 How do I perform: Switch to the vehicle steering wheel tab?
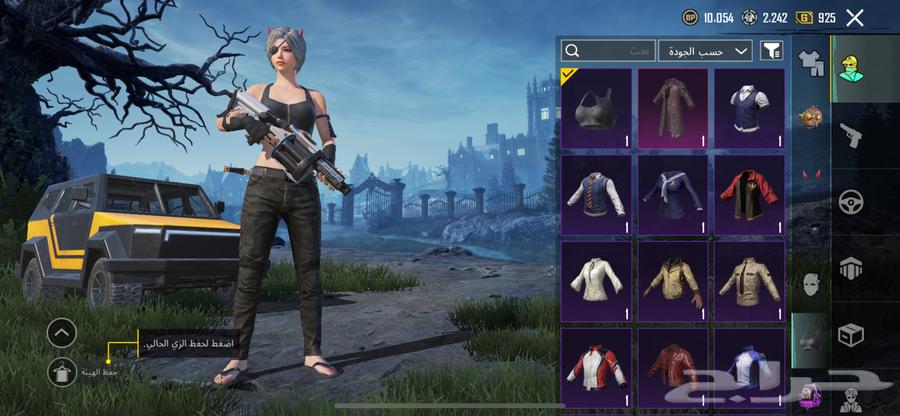pyautogui.click(x=852, y=201)
